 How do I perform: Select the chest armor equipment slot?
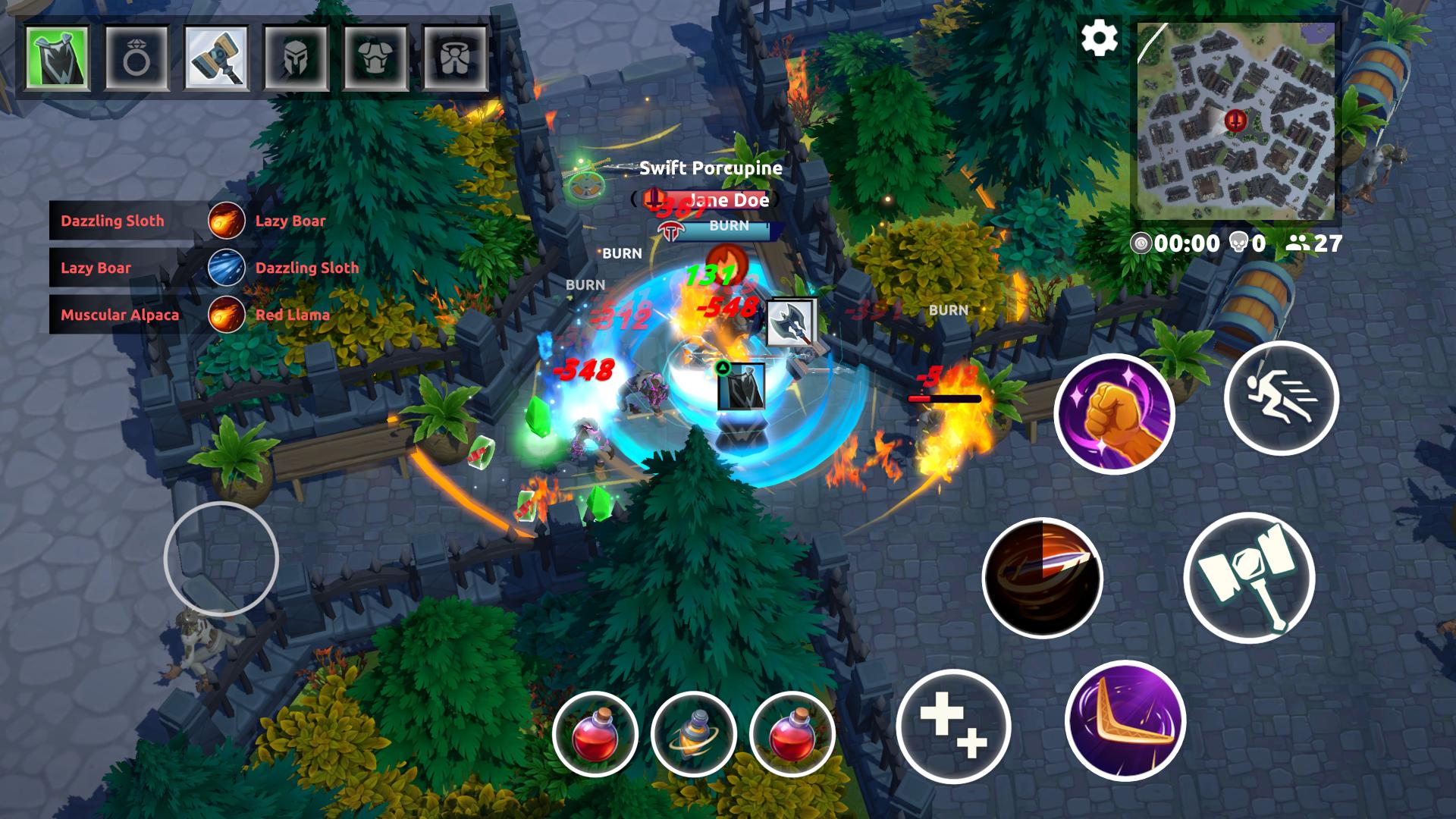tap(375, 58)
